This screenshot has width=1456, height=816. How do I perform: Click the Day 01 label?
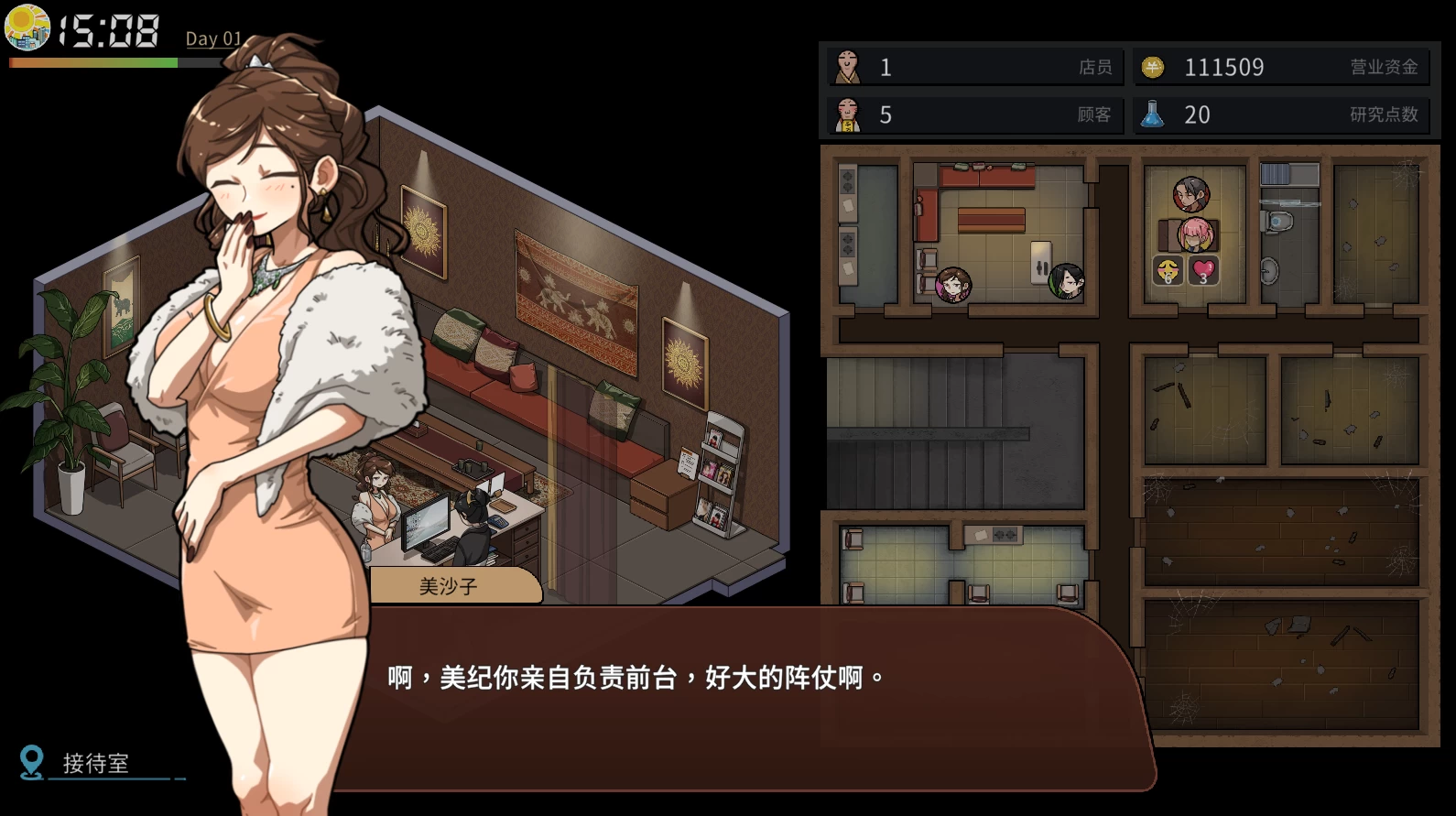(212, 39)
